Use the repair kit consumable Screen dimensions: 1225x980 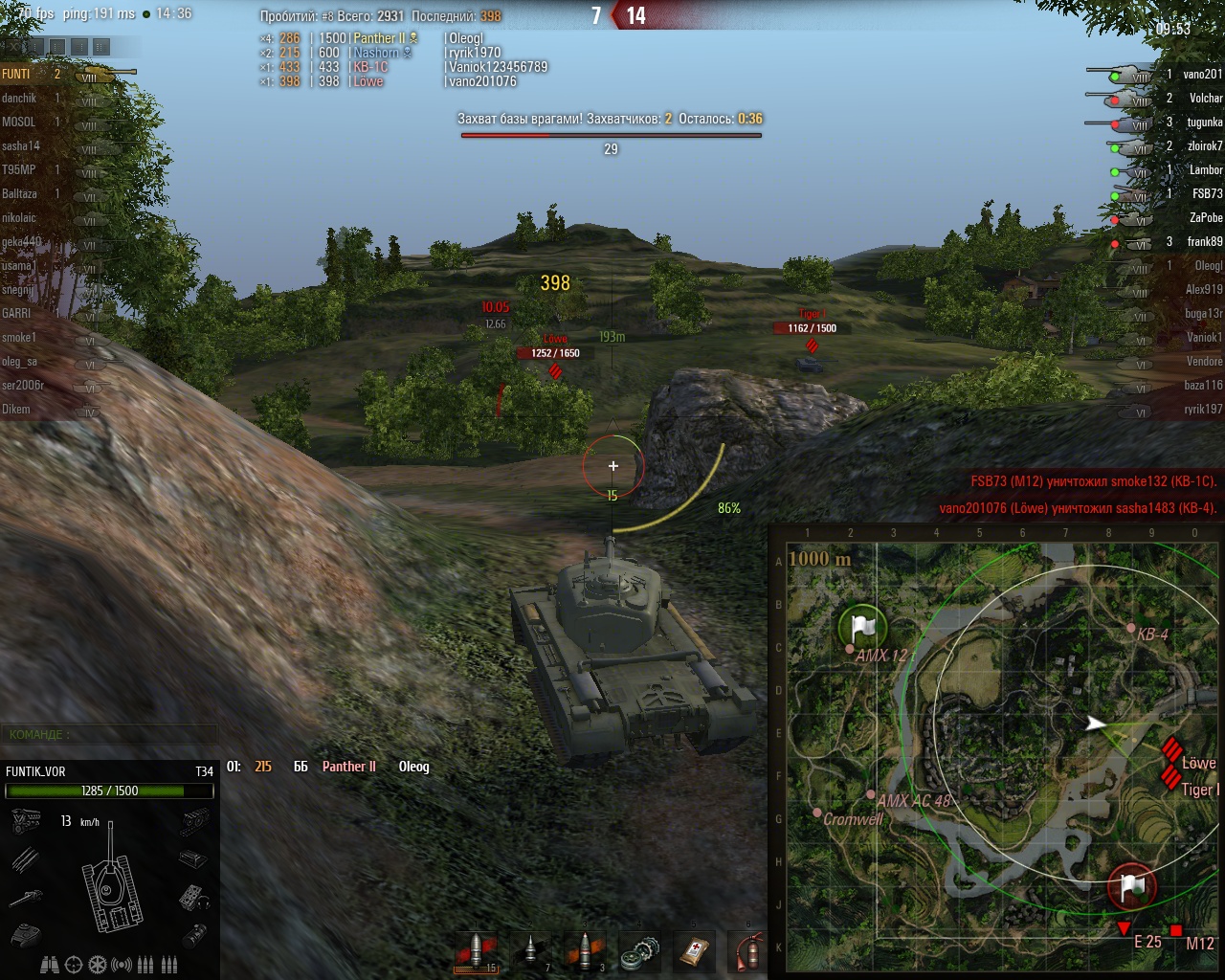click(639, 953)
